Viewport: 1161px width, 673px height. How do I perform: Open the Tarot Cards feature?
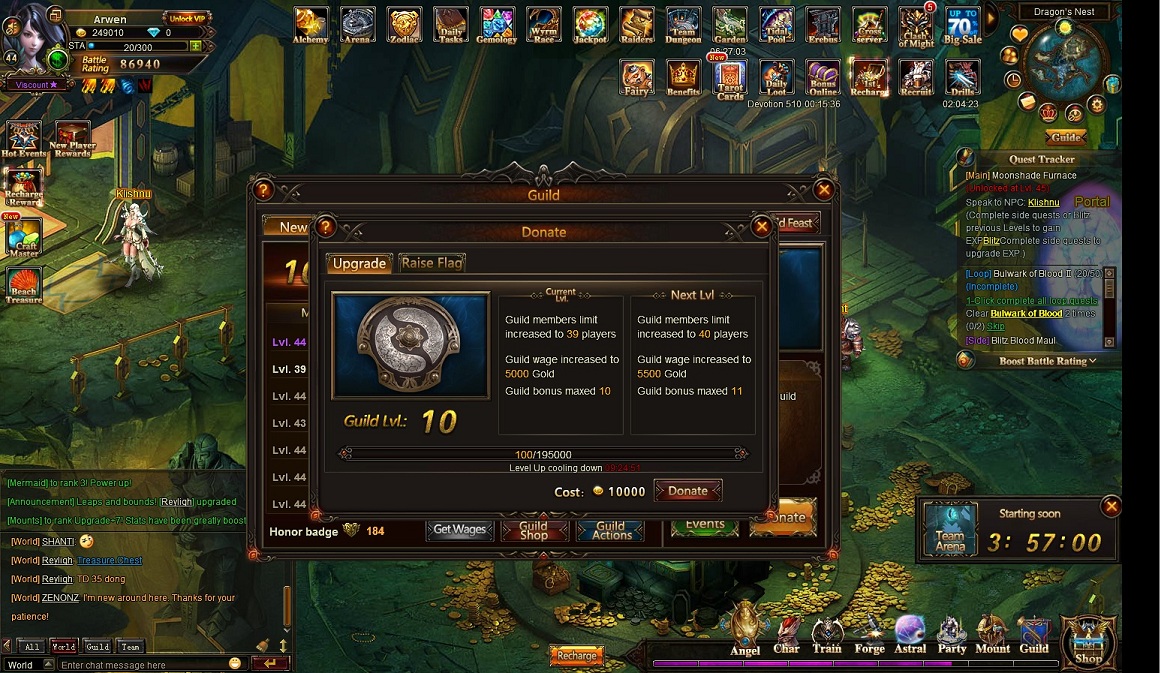point(730,78)
